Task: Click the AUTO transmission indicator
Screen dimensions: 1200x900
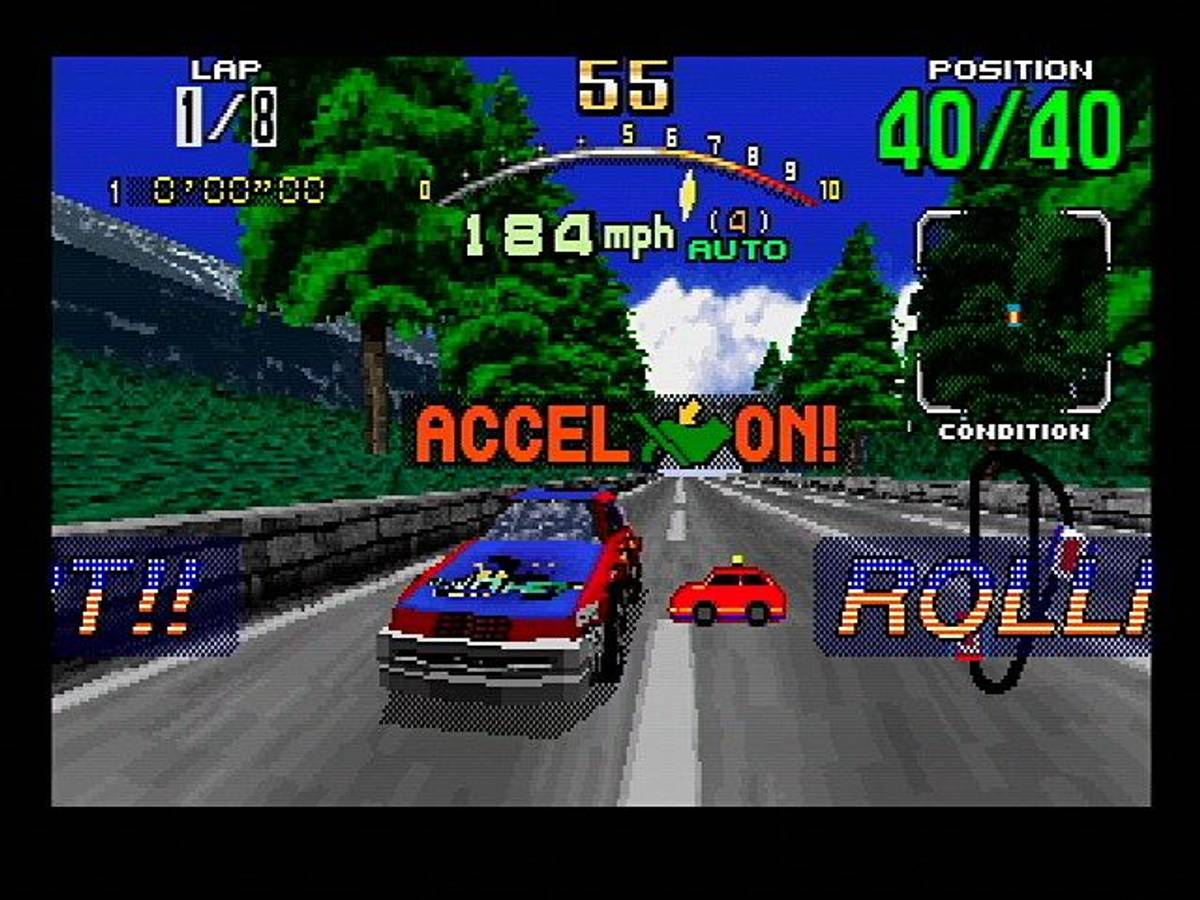Action: pyautogui.click(x=738, y=250)
